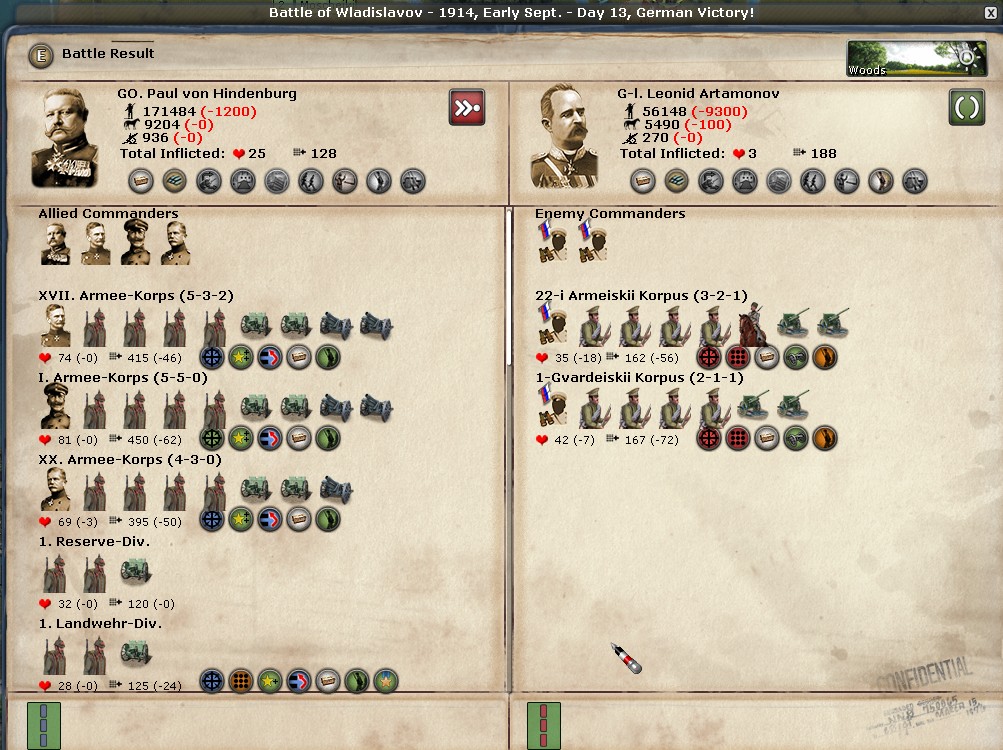Click the 1-Gvardeiskii Korps orange crescent icon

point(825,438)
